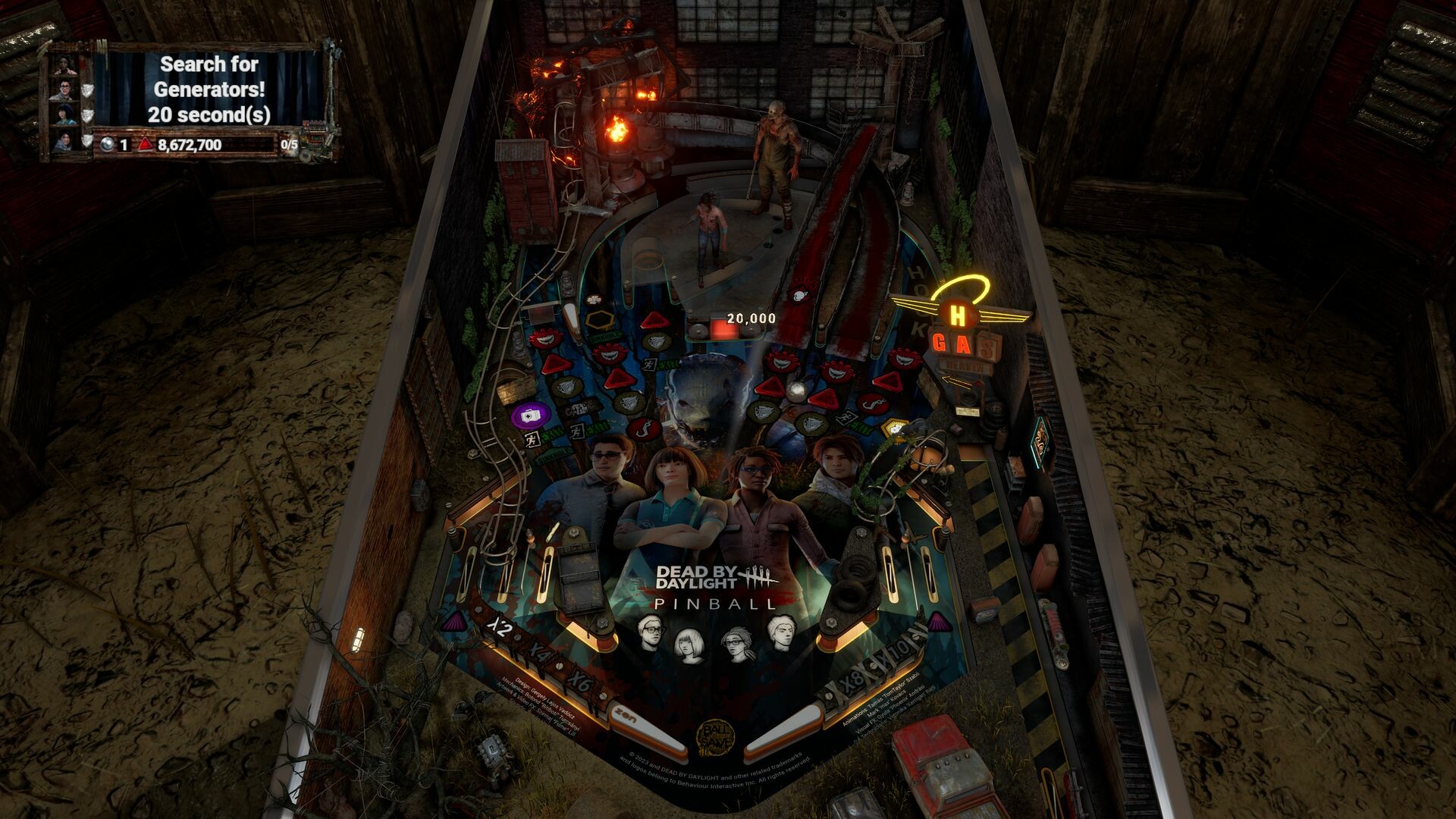1456x819 pixels.
Task: Click the Search for Generators banner
Action: [211, 88]
